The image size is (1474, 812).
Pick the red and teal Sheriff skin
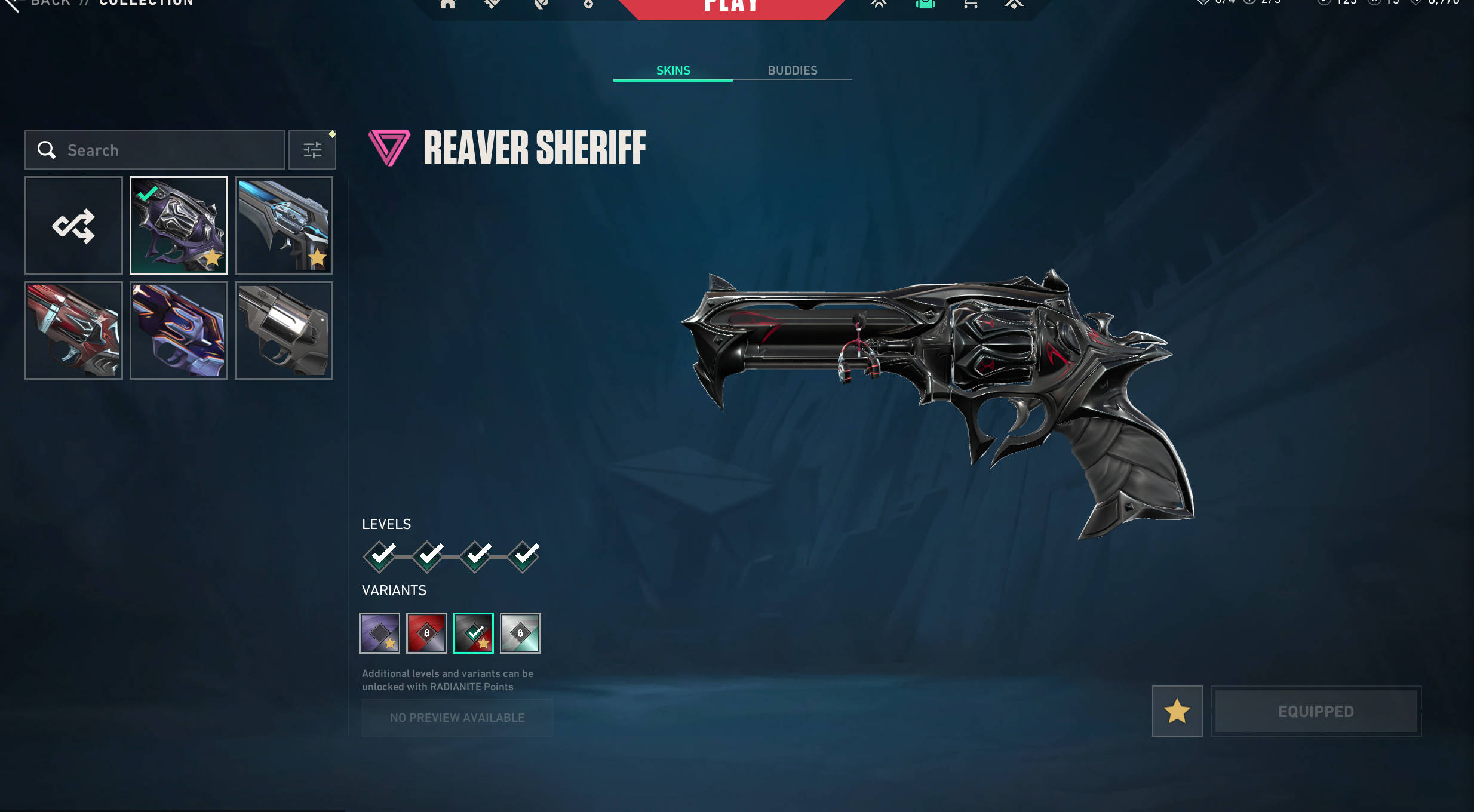(x=73, y=330)
